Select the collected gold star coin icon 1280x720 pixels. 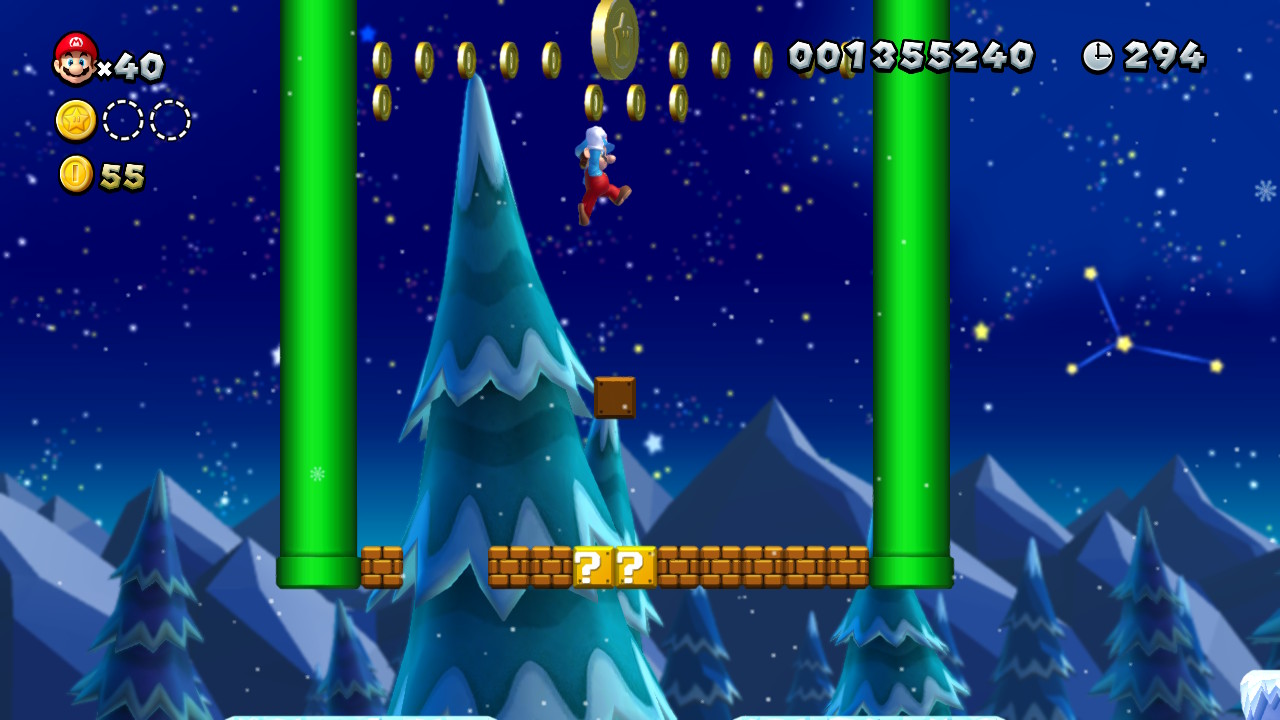[75, 118]
